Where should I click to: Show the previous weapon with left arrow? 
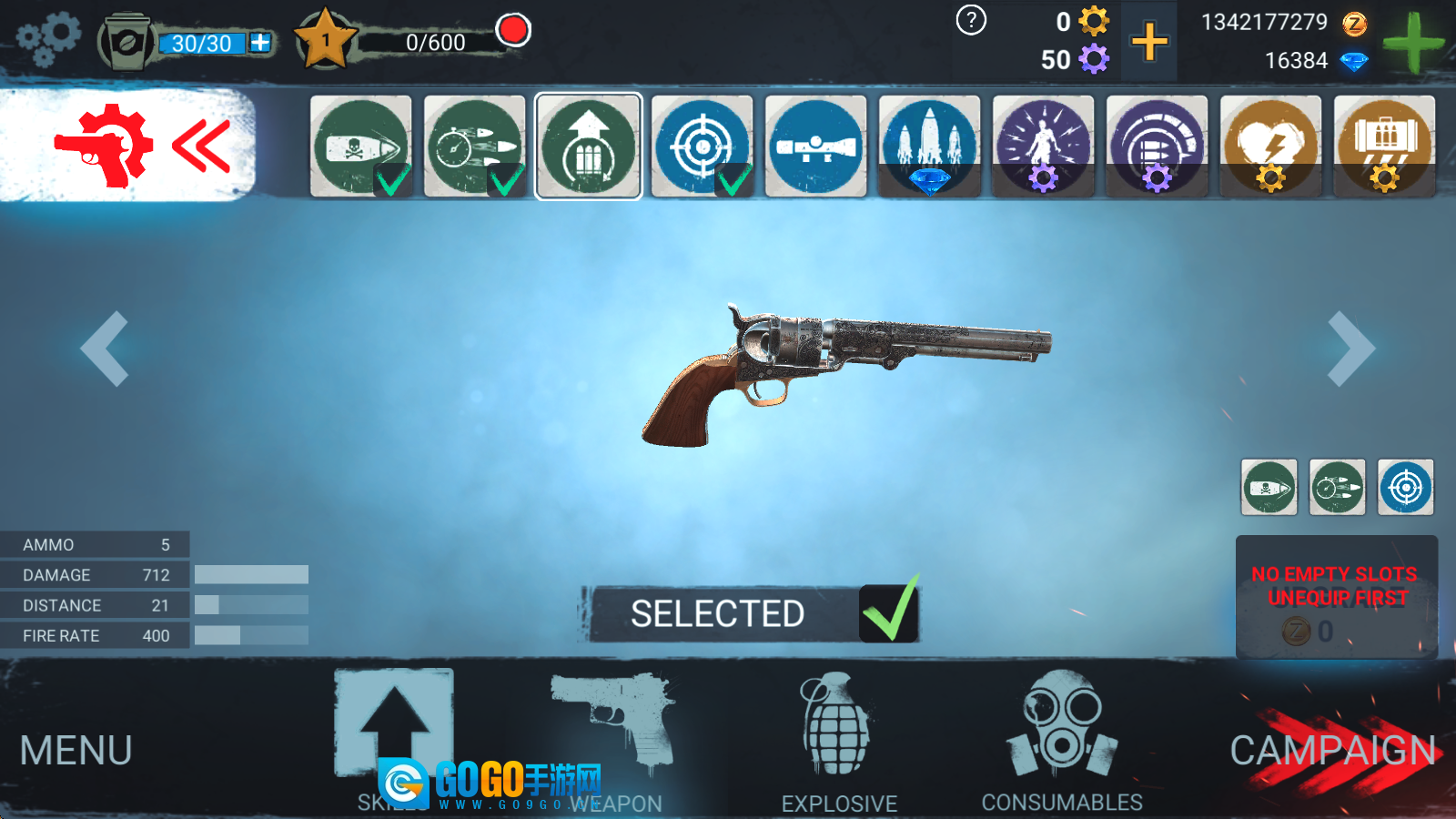point(105,349)
